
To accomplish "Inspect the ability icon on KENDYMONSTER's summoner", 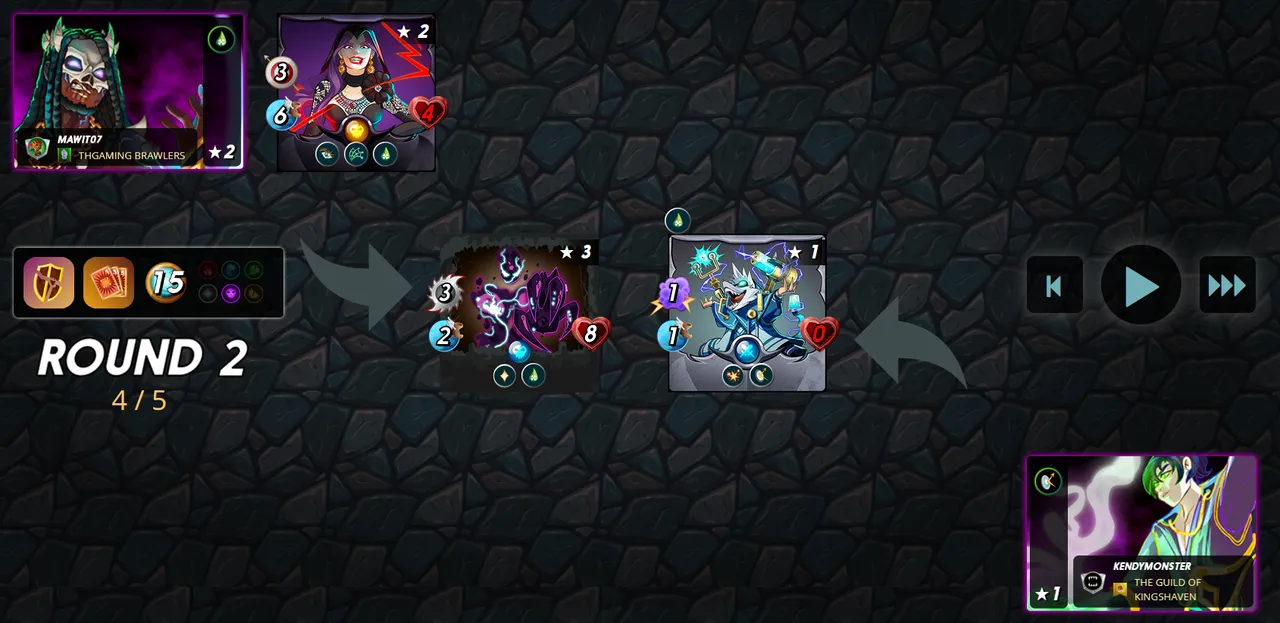I will [1048, 481].
